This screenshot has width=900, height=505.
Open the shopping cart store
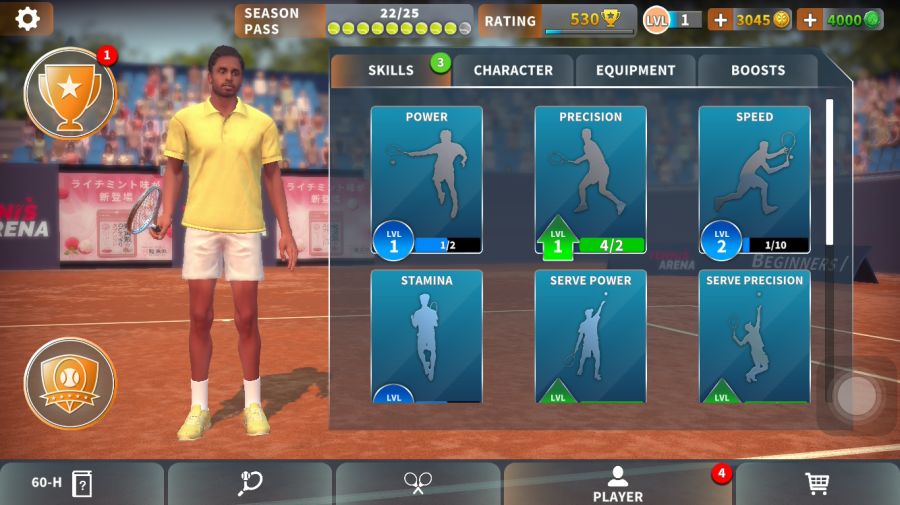click(817, 484)
